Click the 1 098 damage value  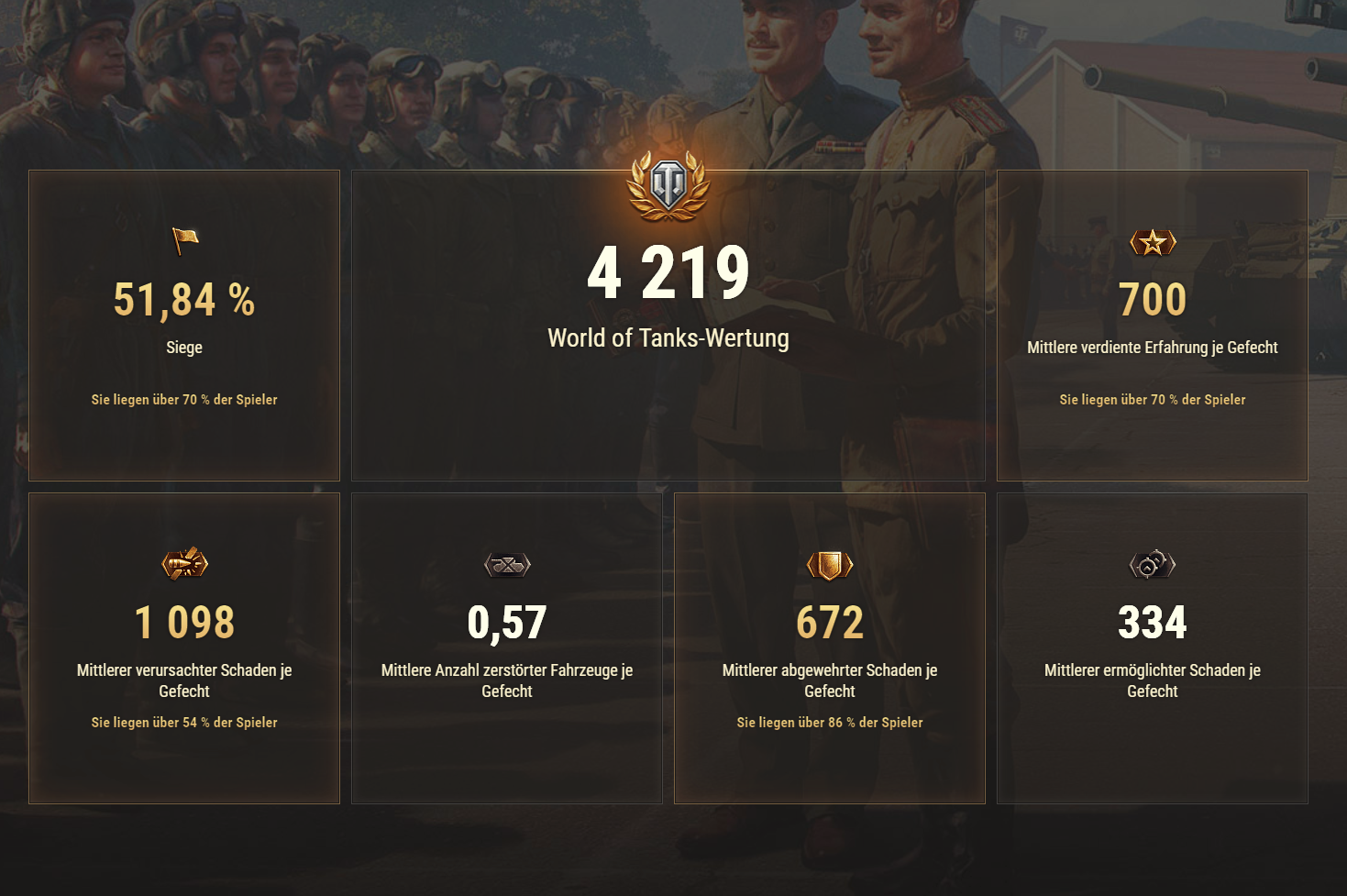[x=184, y=622]
